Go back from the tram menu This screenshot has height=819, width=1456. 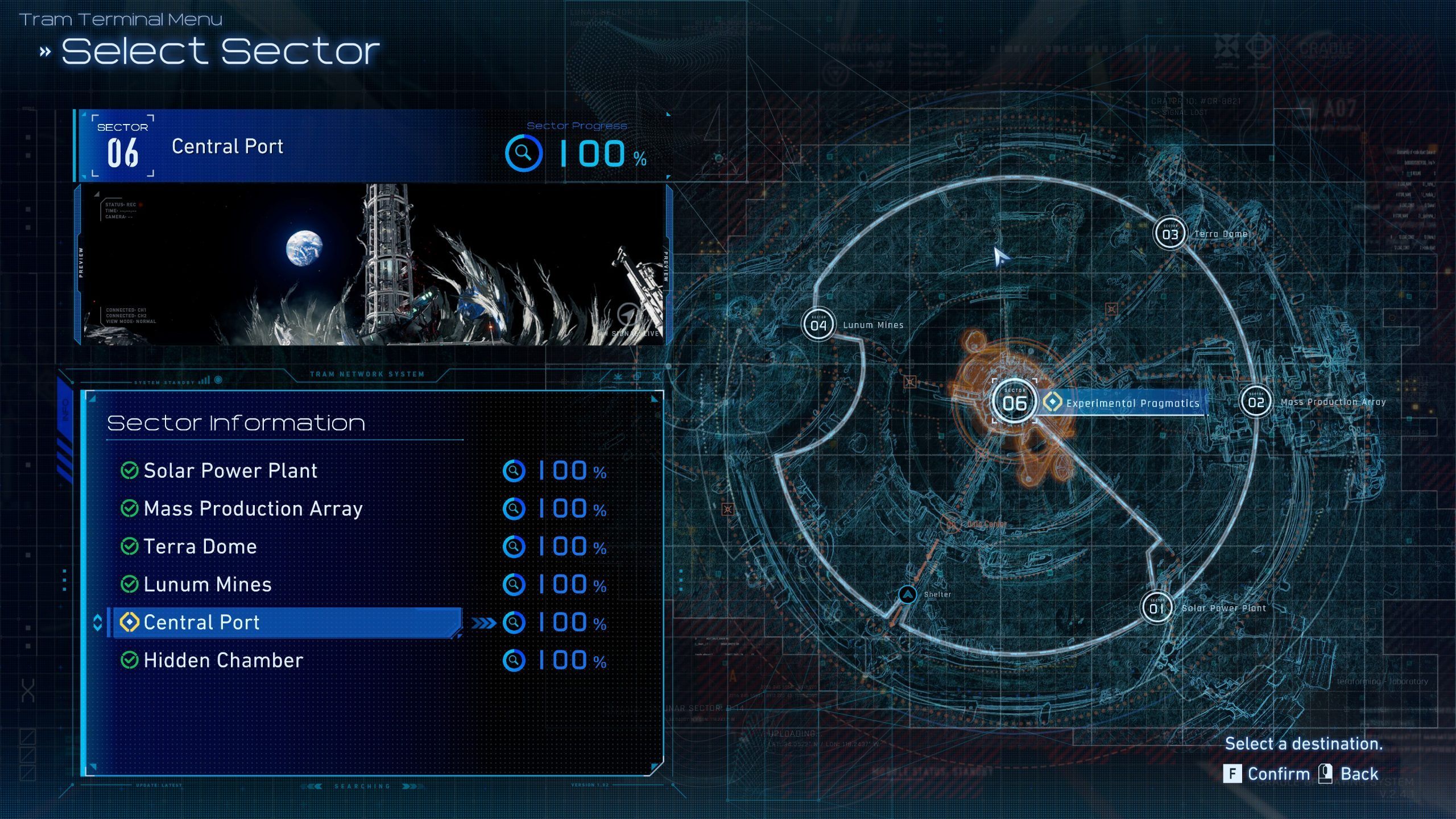click(1348, 774)
